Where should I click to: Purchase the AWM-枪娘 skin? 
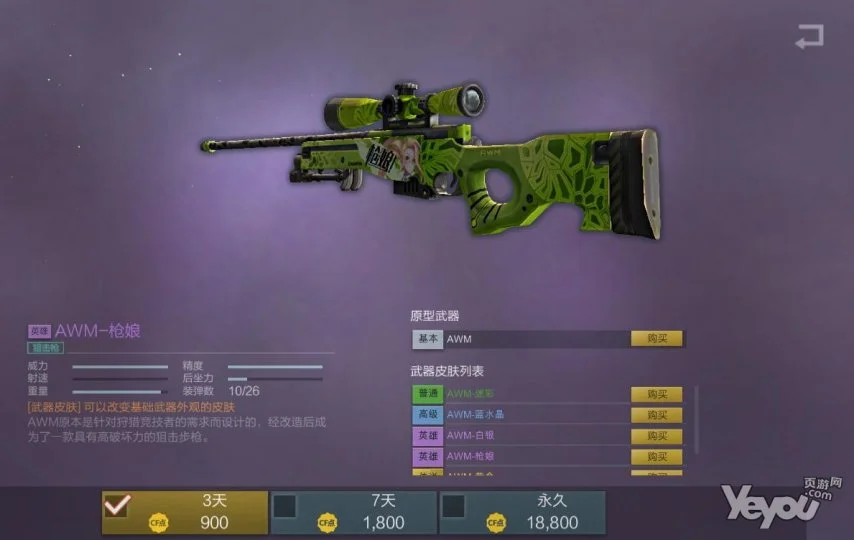656,457
